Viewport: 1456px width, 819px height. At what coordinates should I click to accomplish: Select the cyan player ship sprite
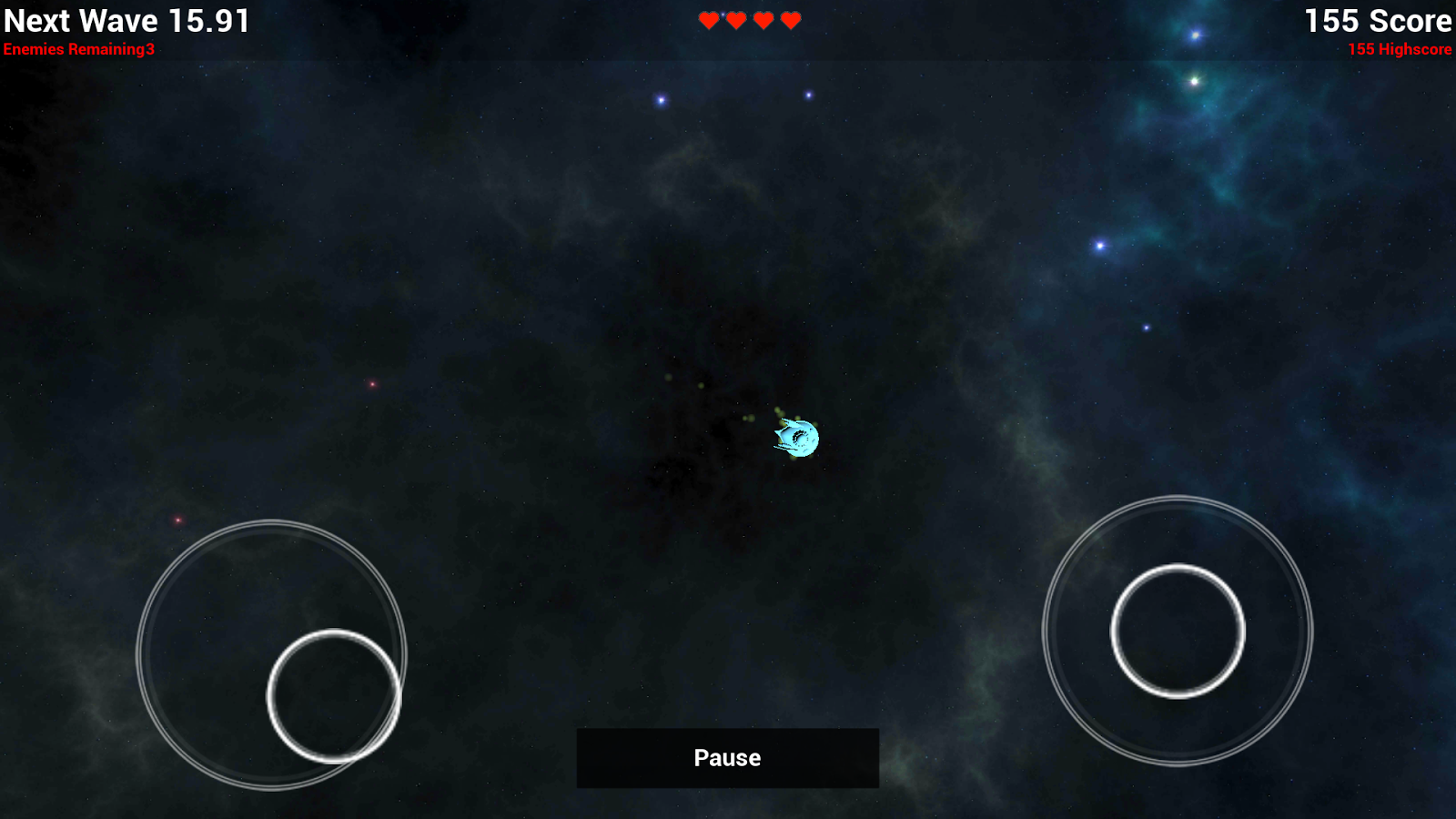point(794,436)
